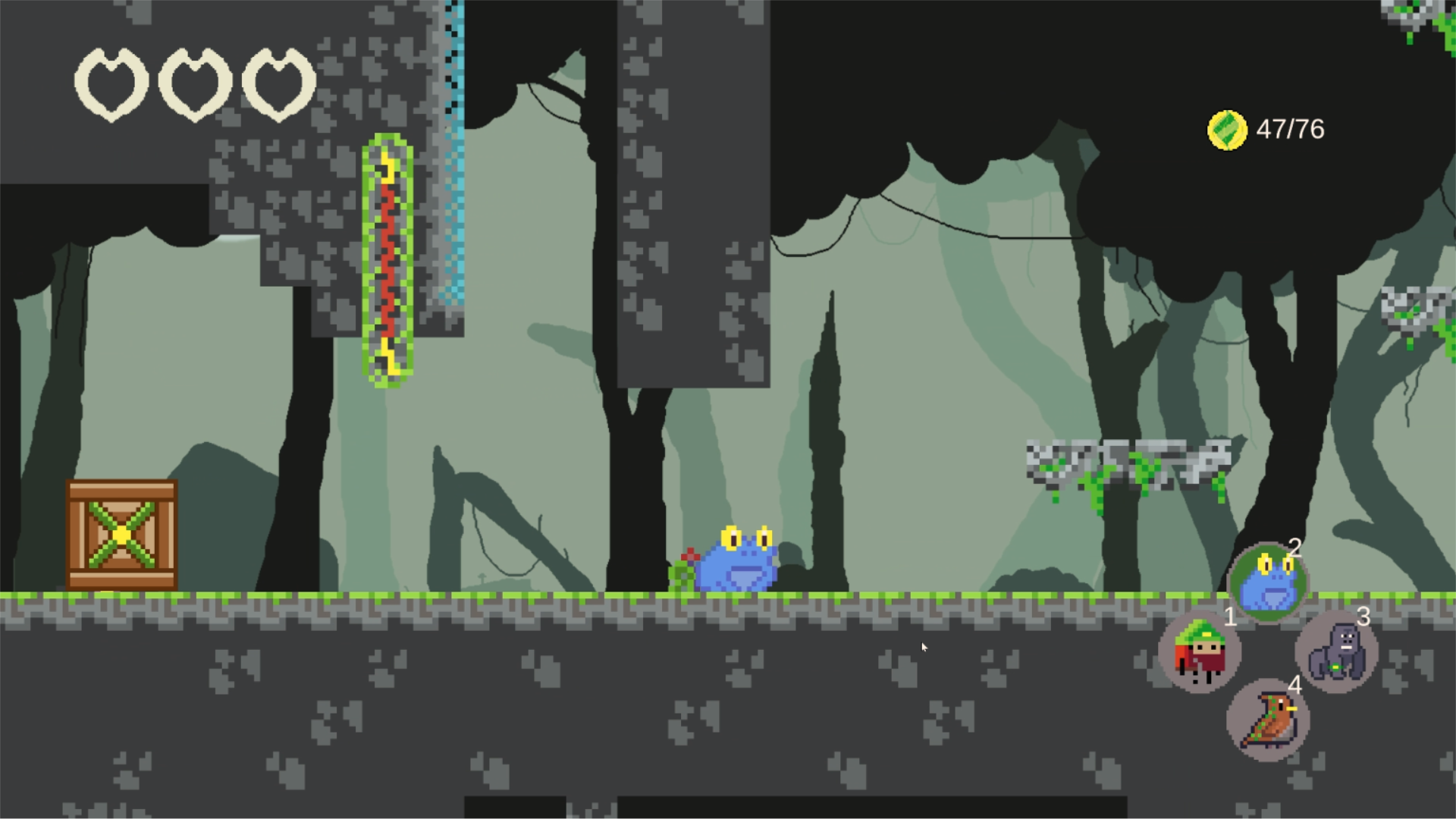Switch to the green-hooded hero form
This screenshot has height=819, width=1456.
1199,652
